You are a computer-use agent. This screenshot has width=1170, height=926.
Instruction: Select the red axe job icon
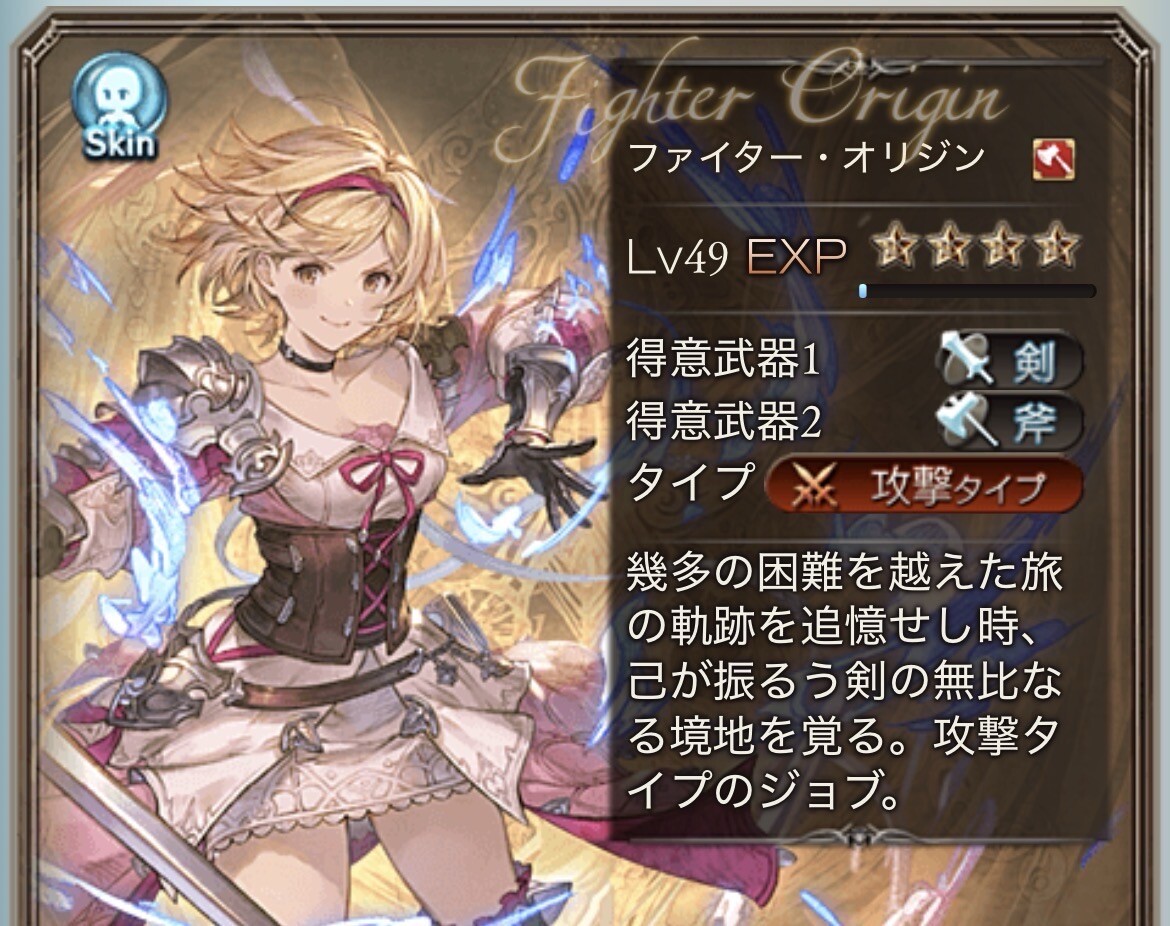(1054, 159)
